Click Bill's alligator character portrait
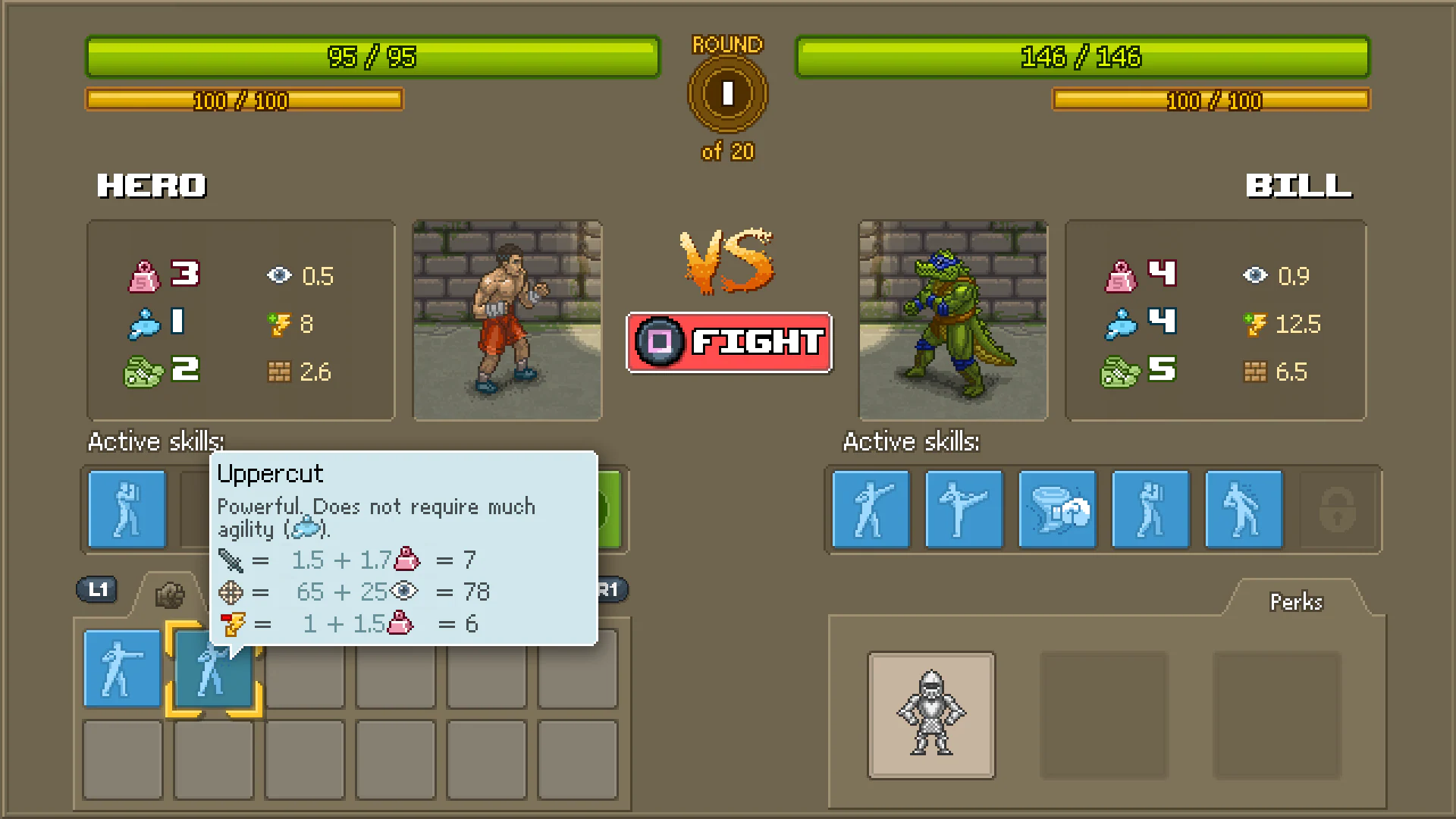This screenshot has height=819, width=1456. point(952,320)
